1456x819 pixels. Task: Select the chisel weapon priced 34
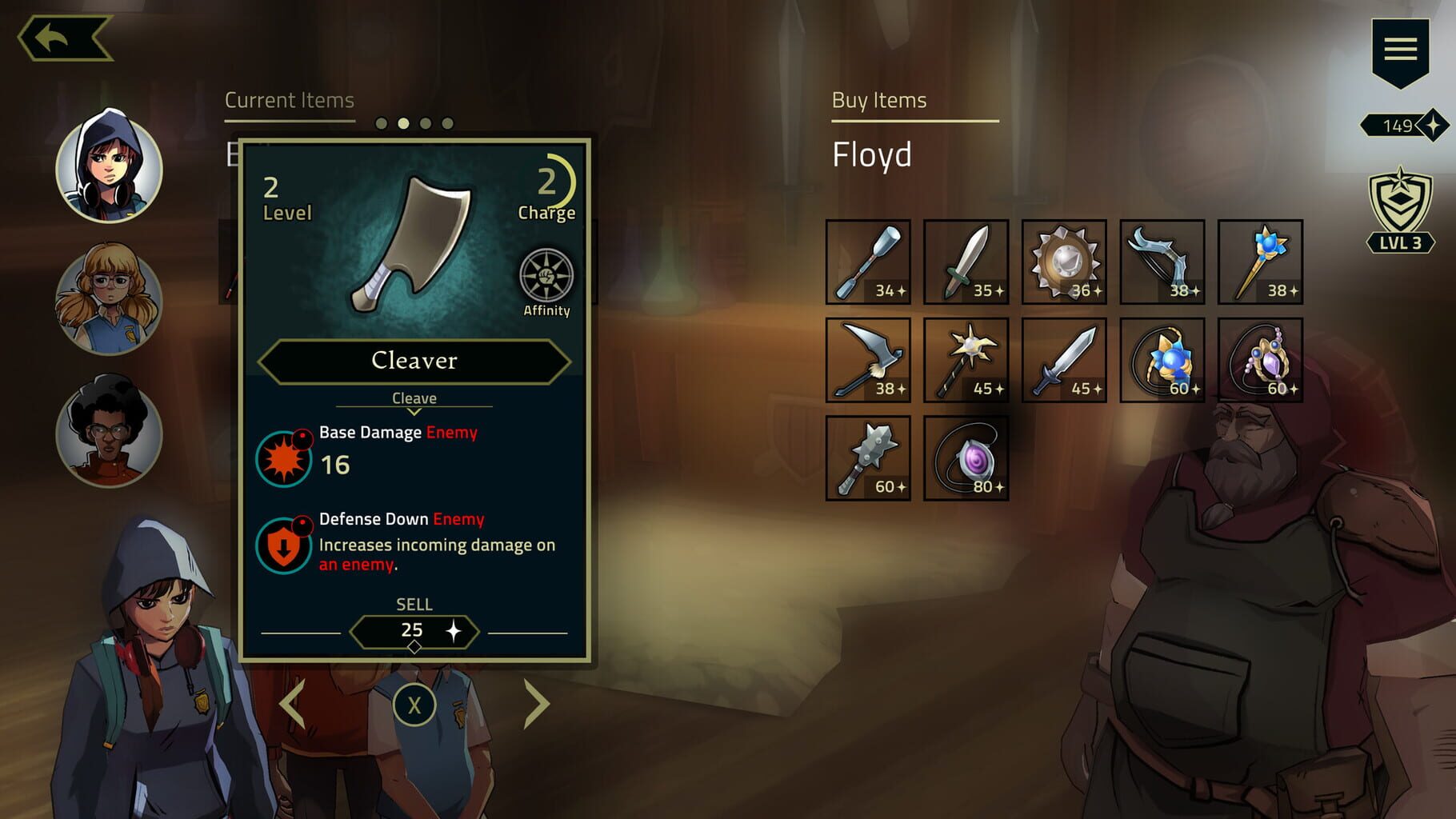click(866, 260)
